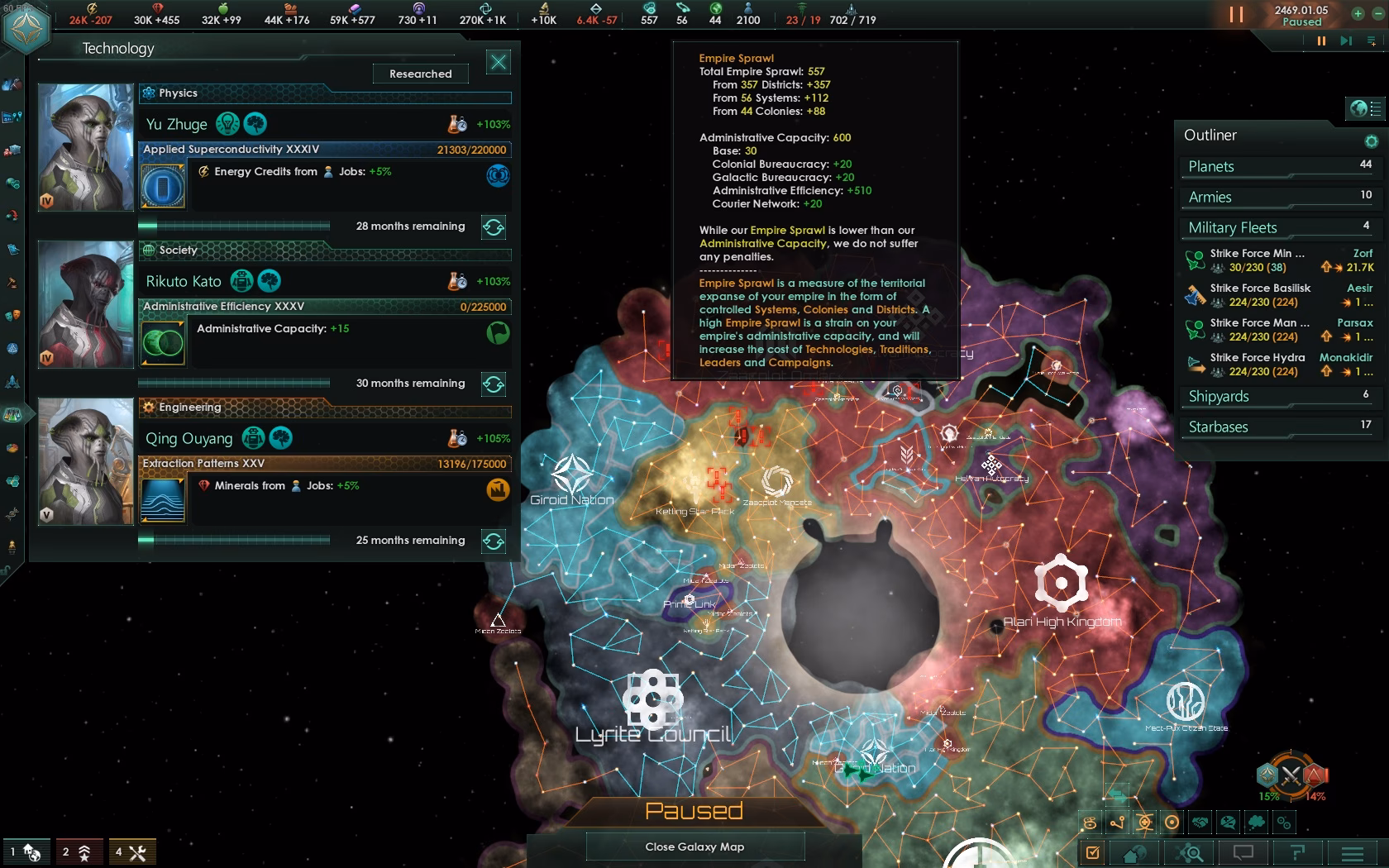
Task: Toggle the pause button at top right
Action: point(1237,14)
